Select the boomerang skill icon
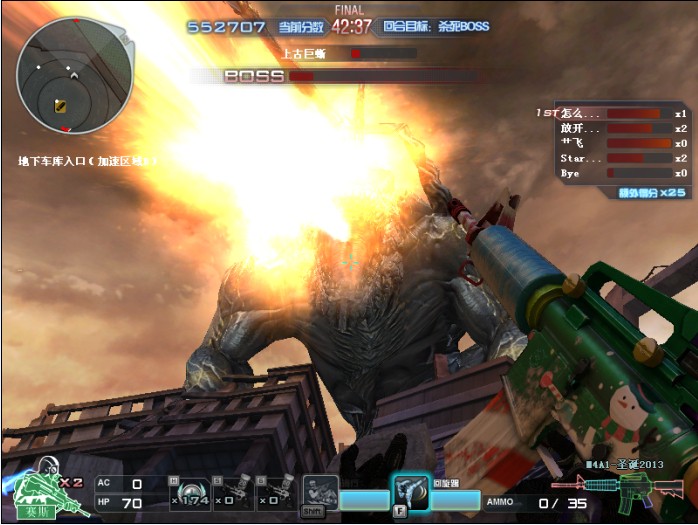Viewport: 698px width, 525px height. coord(409,491)
